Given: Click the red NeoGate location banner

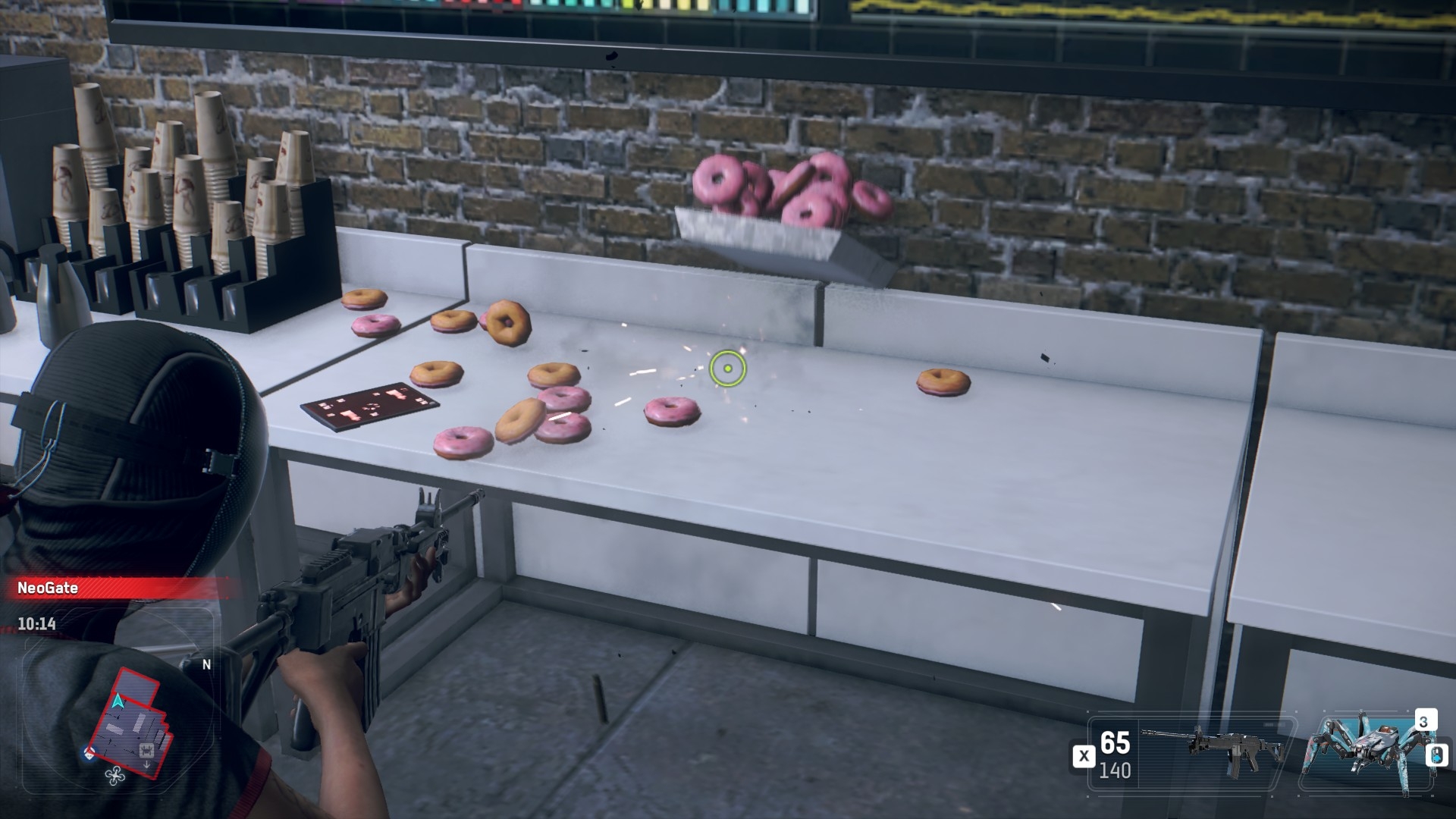Looking at the screenshot, I should pyautogui.click(x=114, y=588).
